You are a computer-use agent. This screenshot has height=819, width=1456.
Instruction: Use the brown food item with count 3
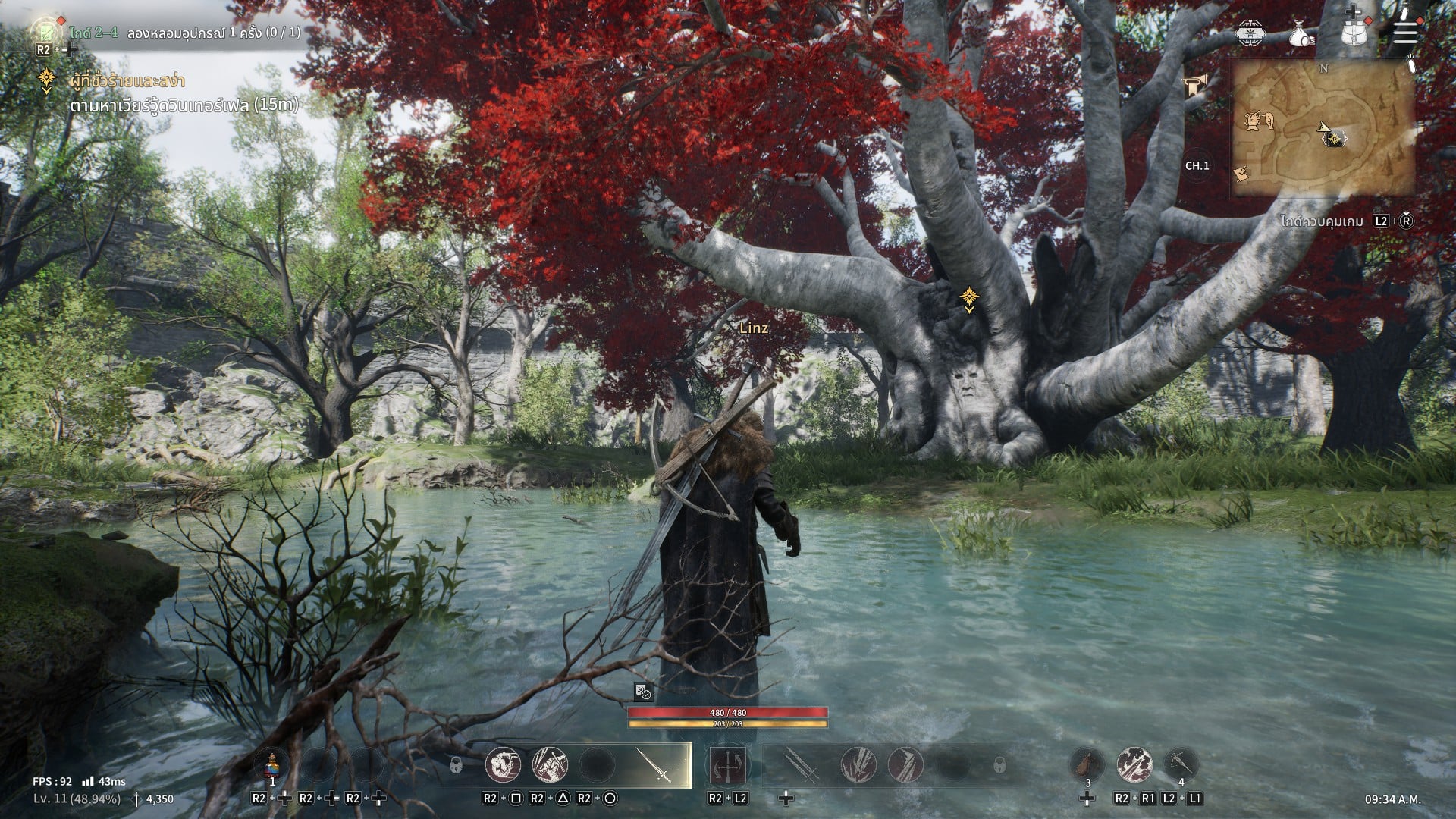(x=1087, y=764)
